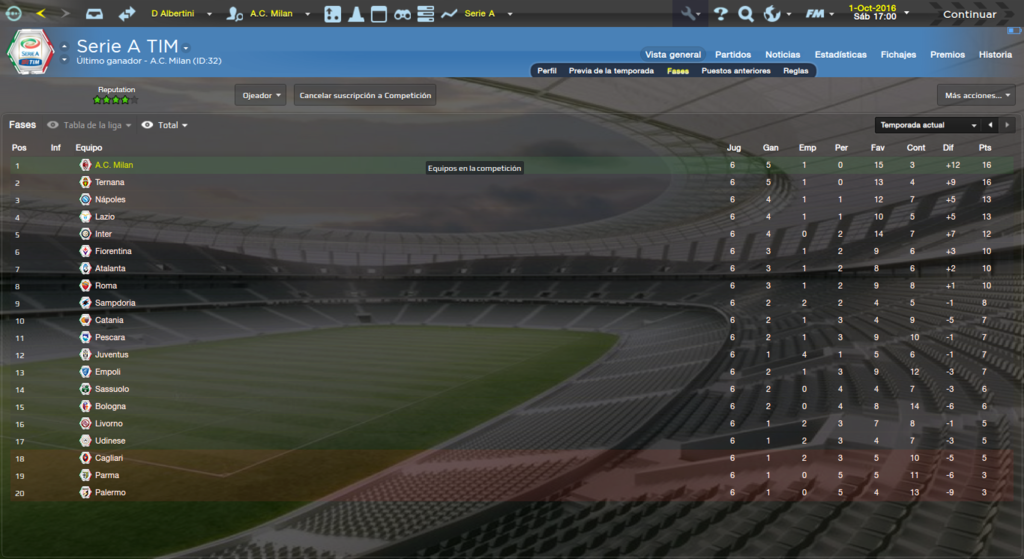
Task: Open the Premios tab
Action: [947, 55]
